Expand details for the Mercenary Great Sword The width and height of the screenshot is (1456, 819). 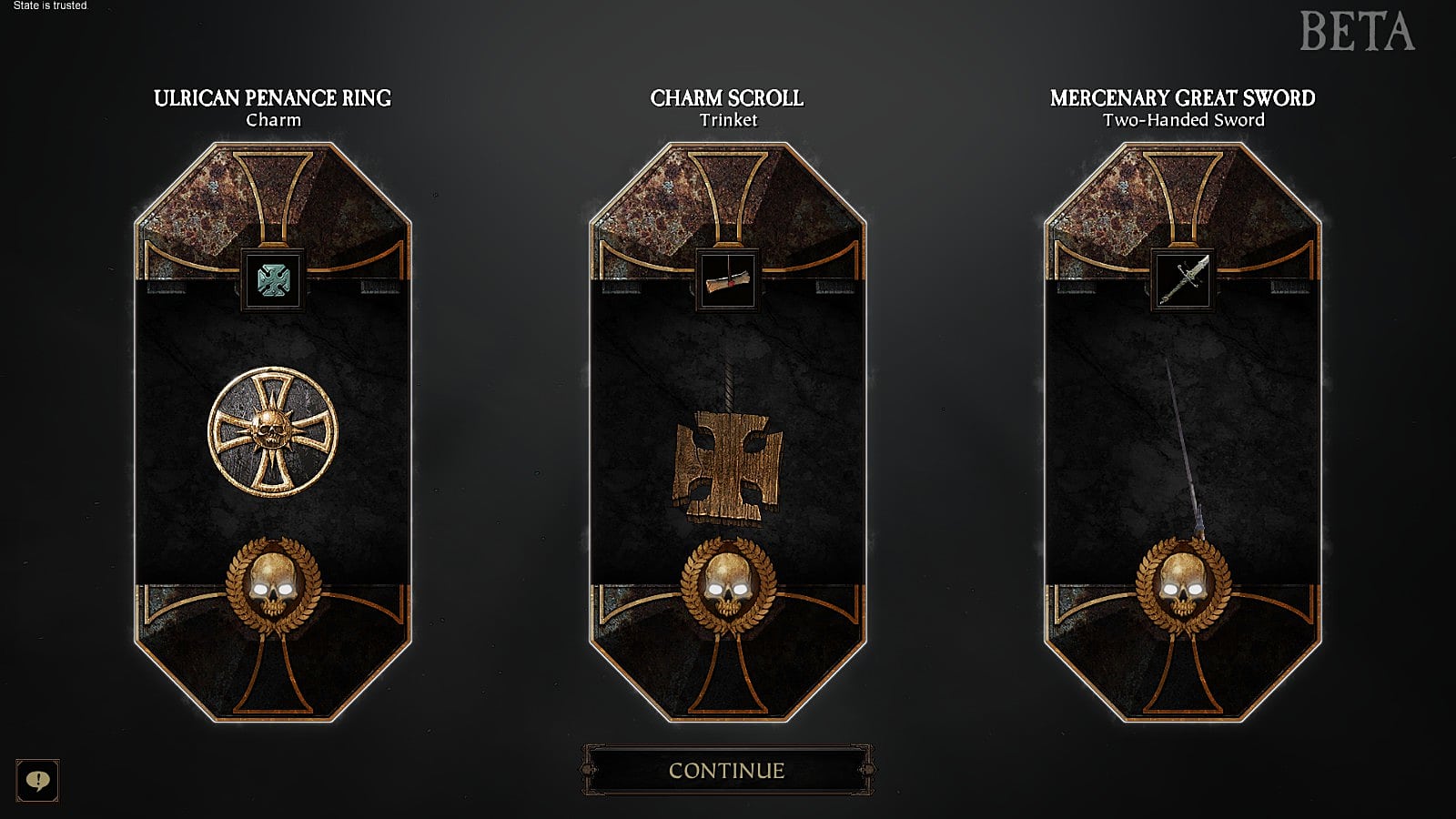pos(1181,280)
